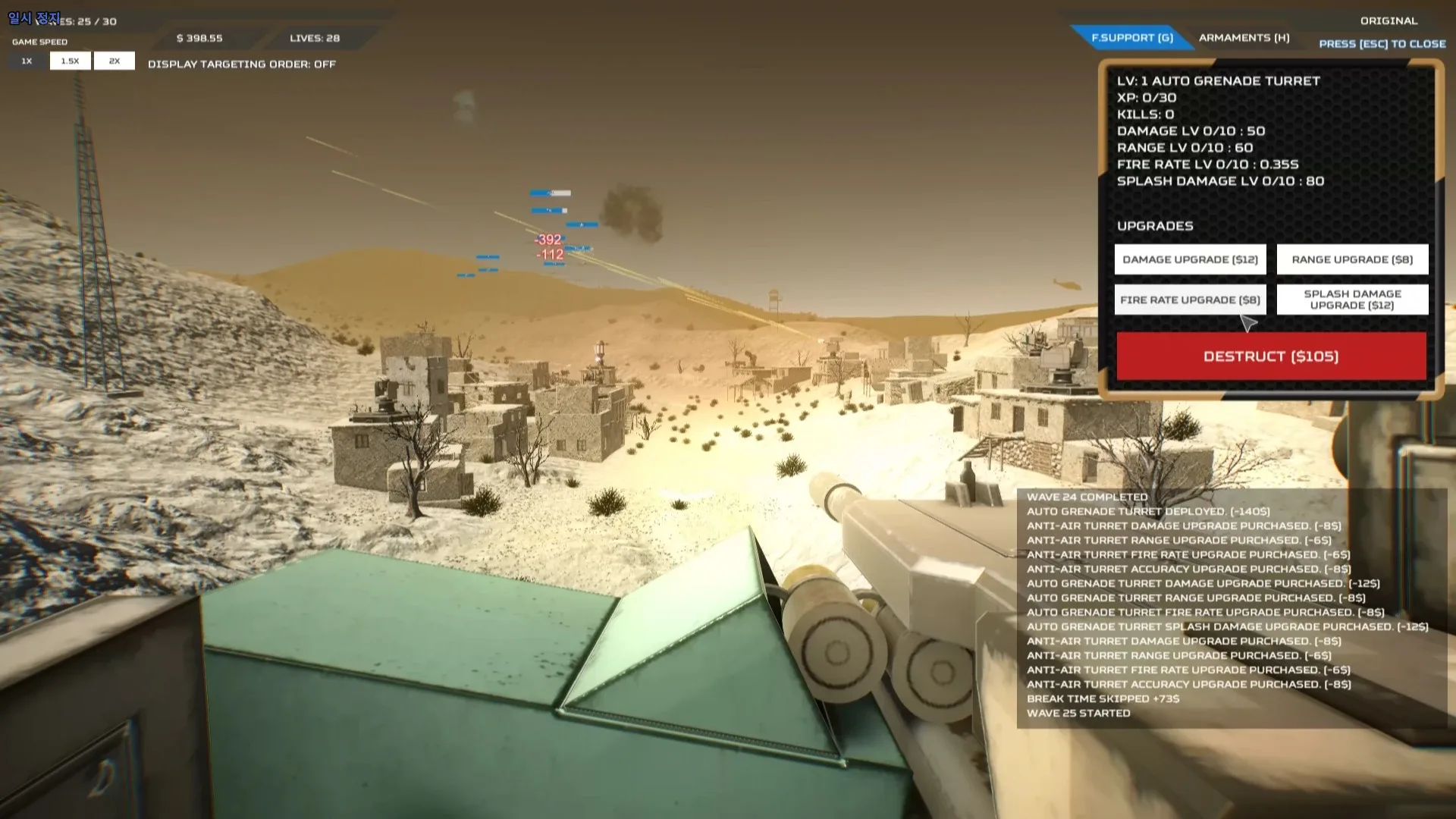Switch game speed to 2X
Image resolution: width=1456 pixels, height=819 pixels.
click(x=114, y=61)
